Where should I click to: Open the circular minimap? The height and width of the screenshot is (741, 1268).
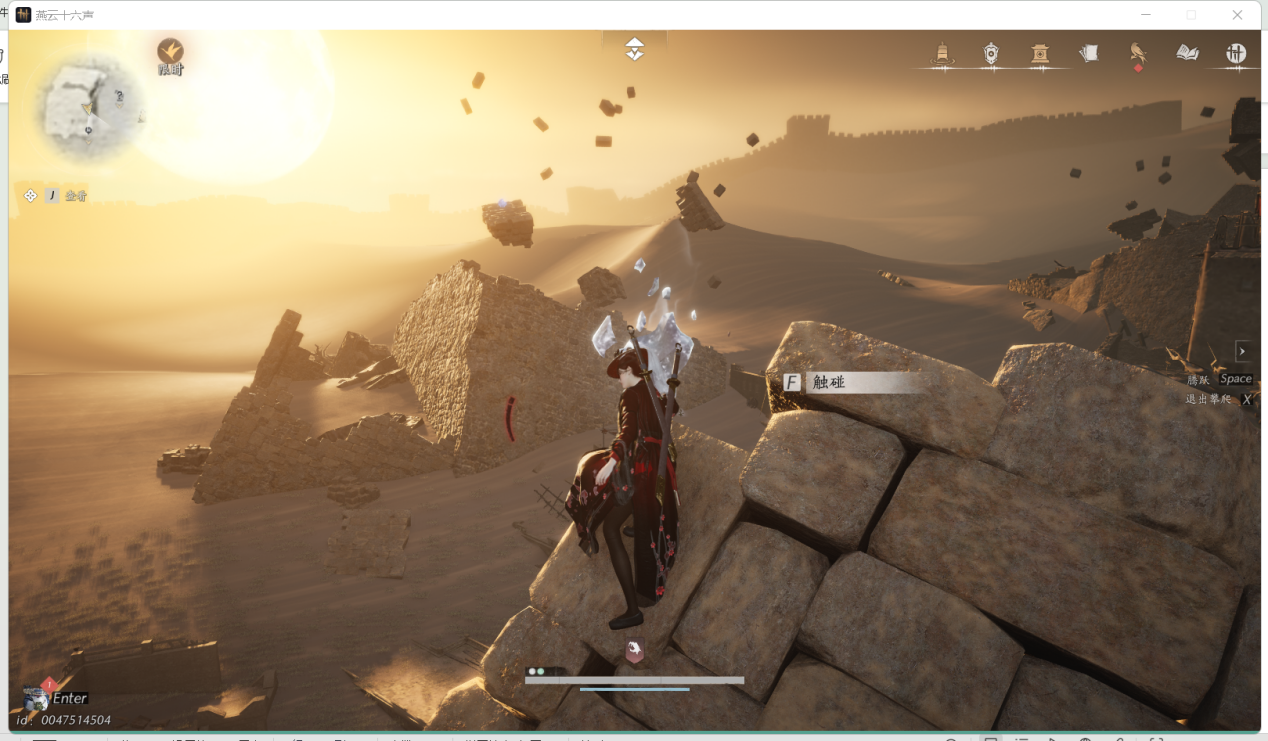point(89,107)
